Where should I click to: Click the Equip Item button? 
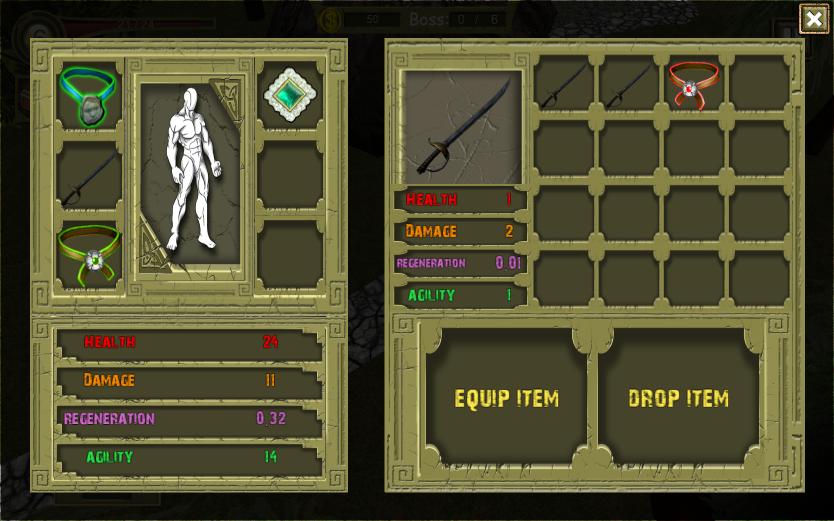(x=506, y=398)
